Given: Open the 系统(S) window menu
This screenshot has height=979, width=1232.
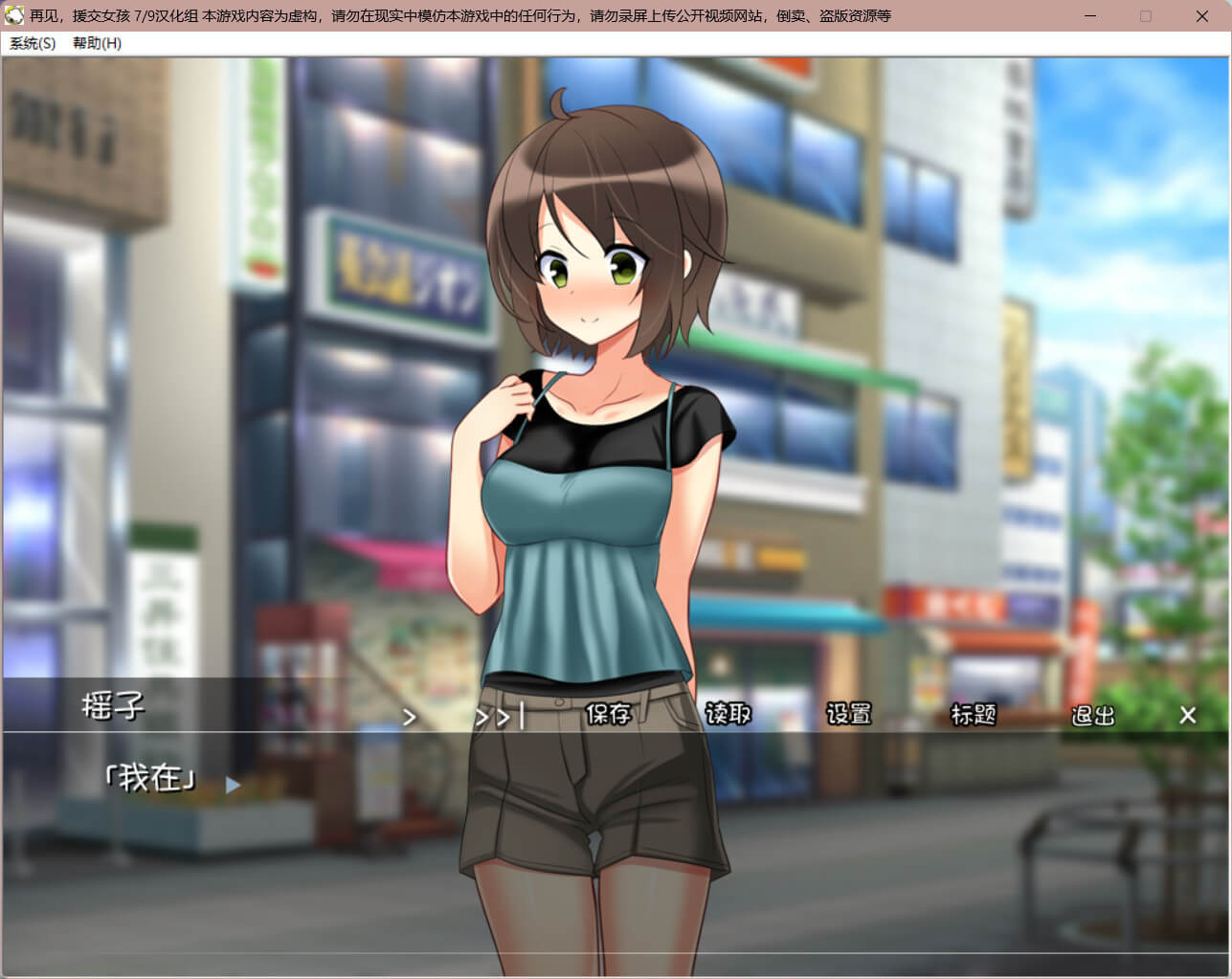Looking at the screenshot, I should pos(33,43).
